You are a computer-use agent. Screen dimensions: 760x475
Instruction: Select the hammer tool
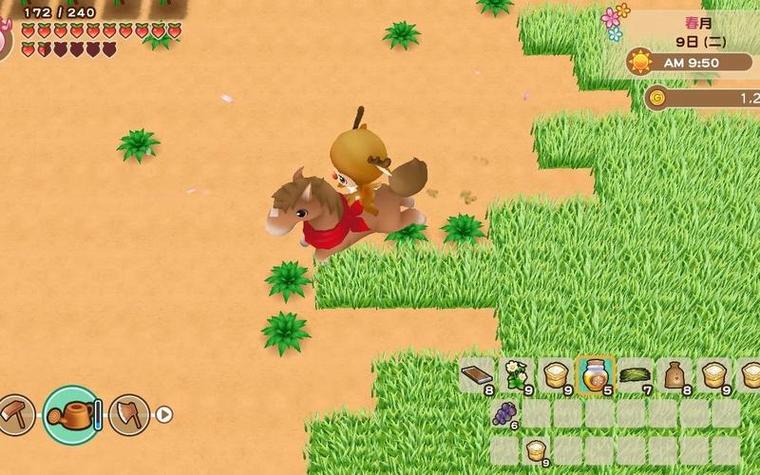click(17, 413)
